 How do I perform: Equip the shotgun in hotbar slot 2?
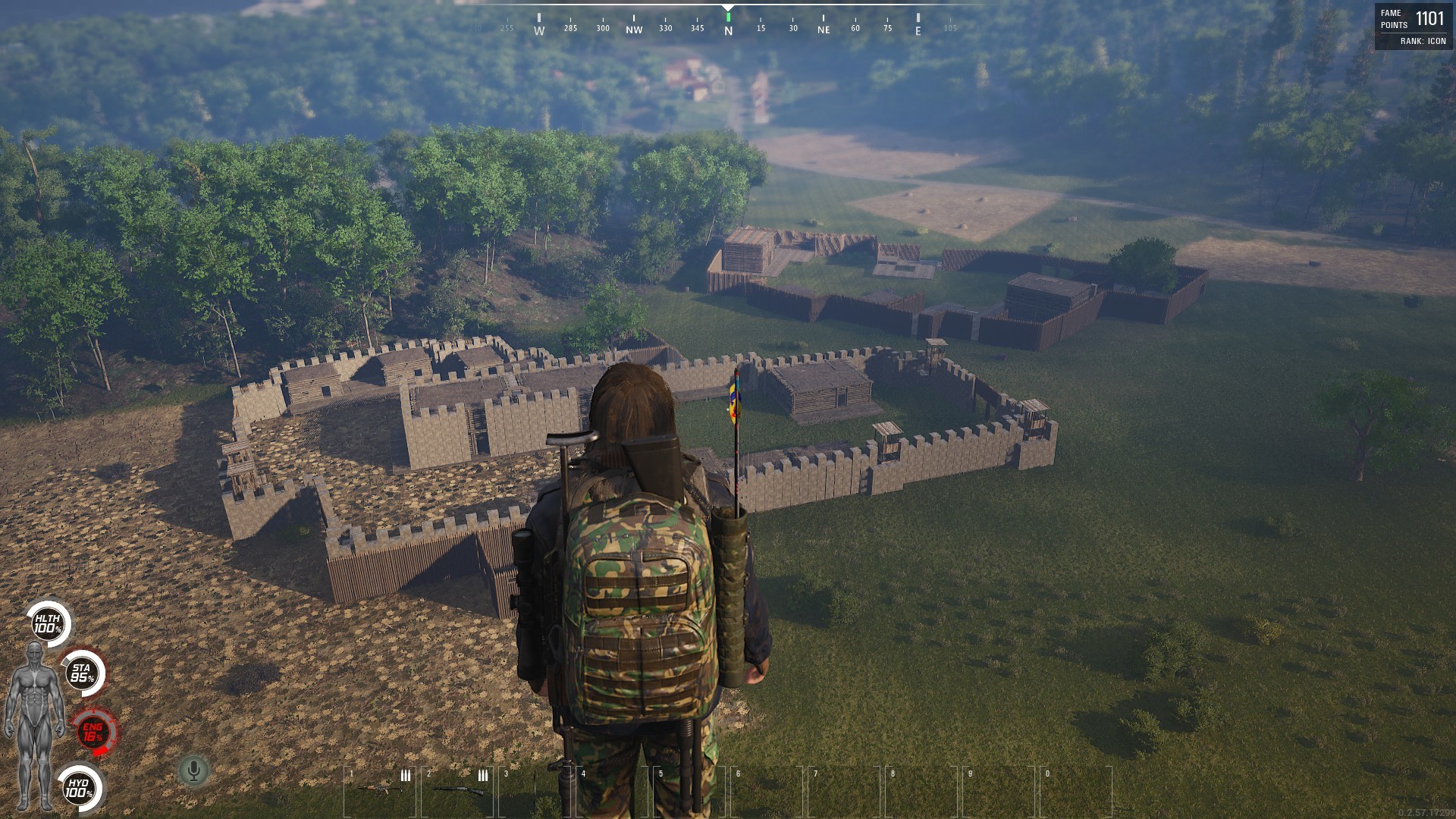point(457,790)
